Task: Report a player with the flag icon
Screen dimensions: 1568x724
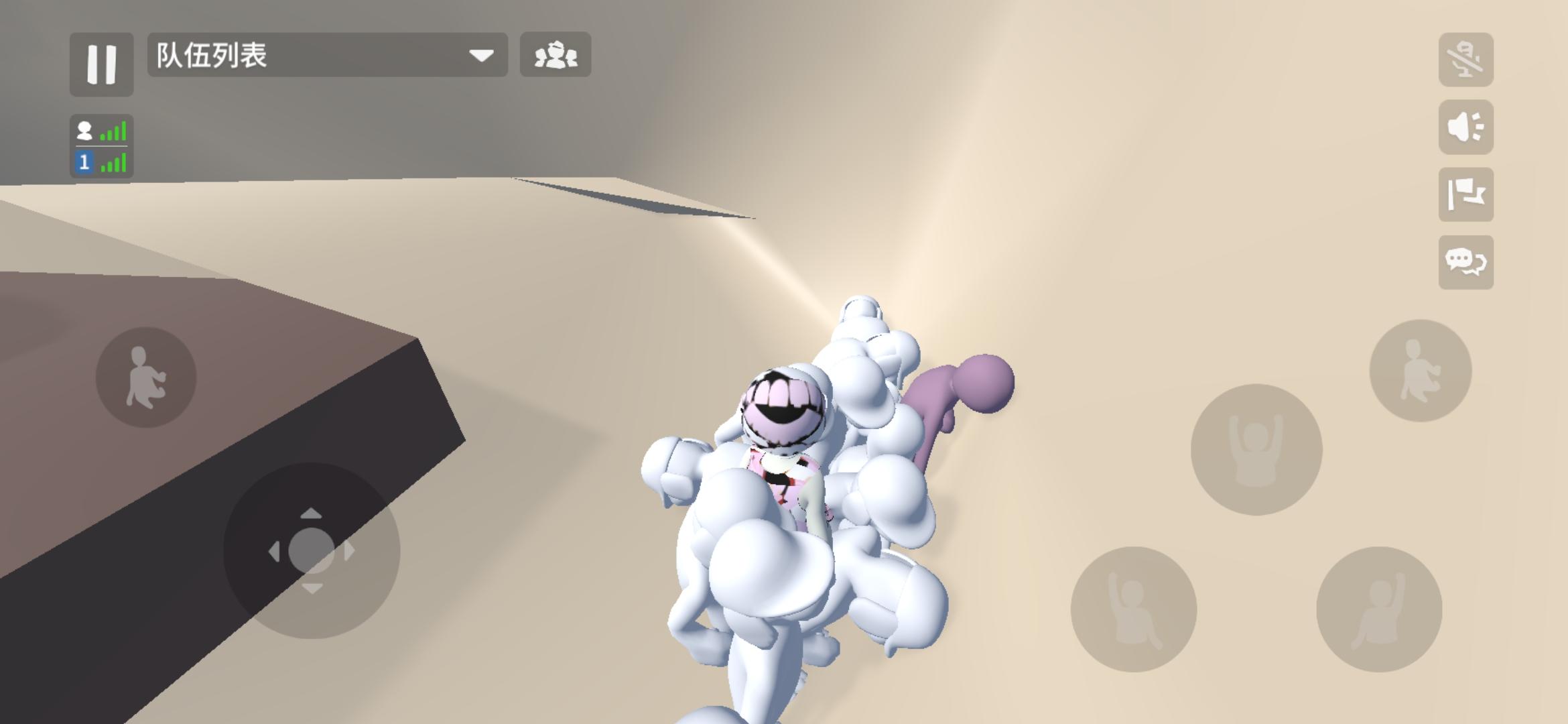Action: click(1467, 193)
